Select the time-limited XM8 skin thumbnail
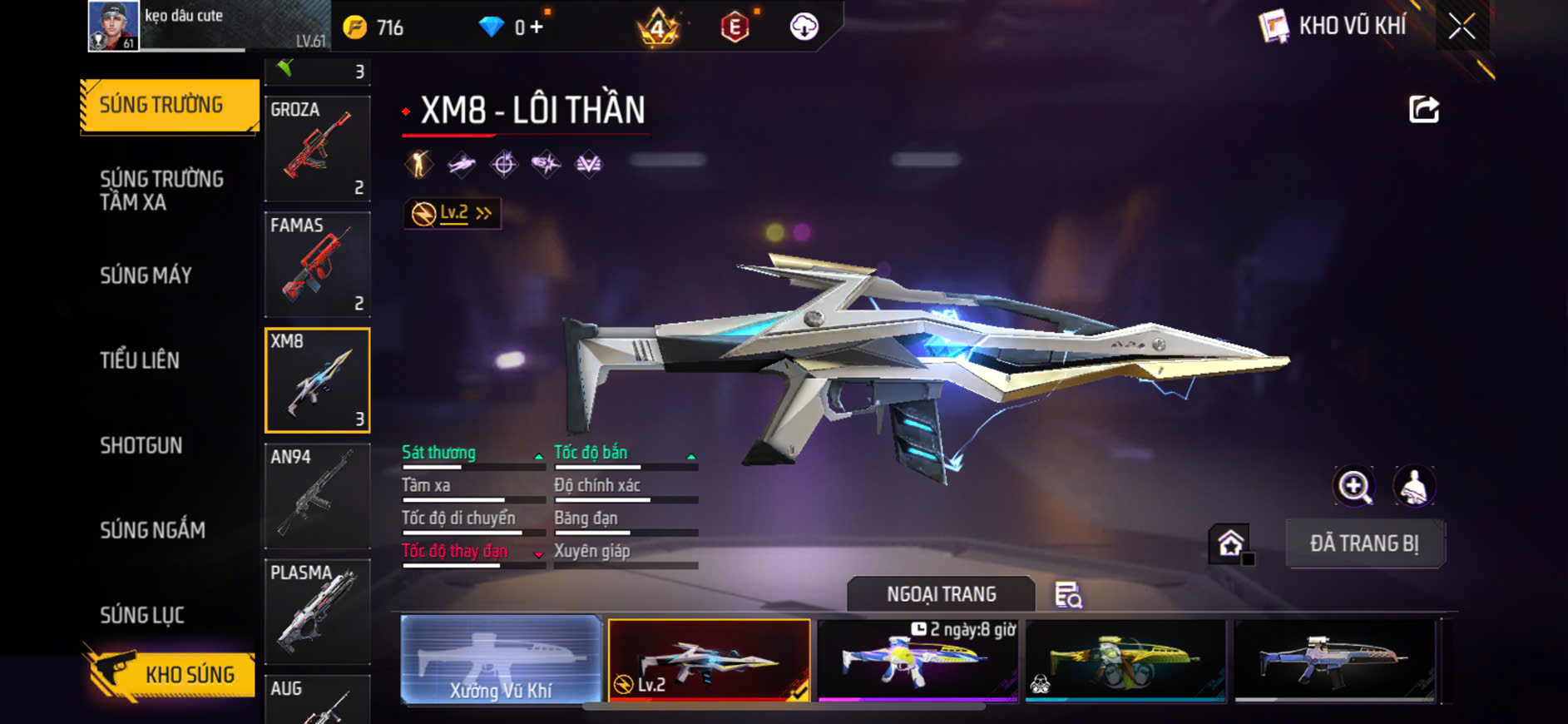 918,660
